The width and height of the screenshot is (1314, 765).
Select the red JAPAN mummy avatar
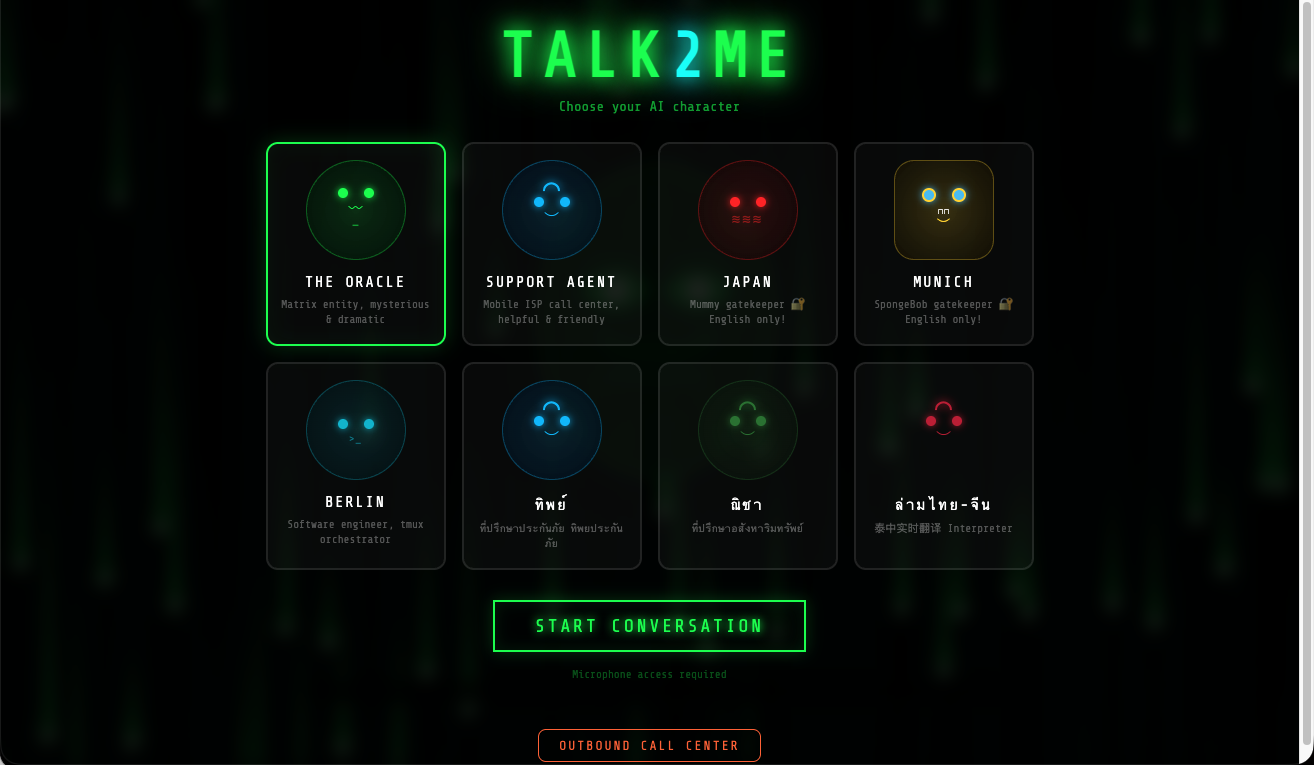[x=747, y=210]
